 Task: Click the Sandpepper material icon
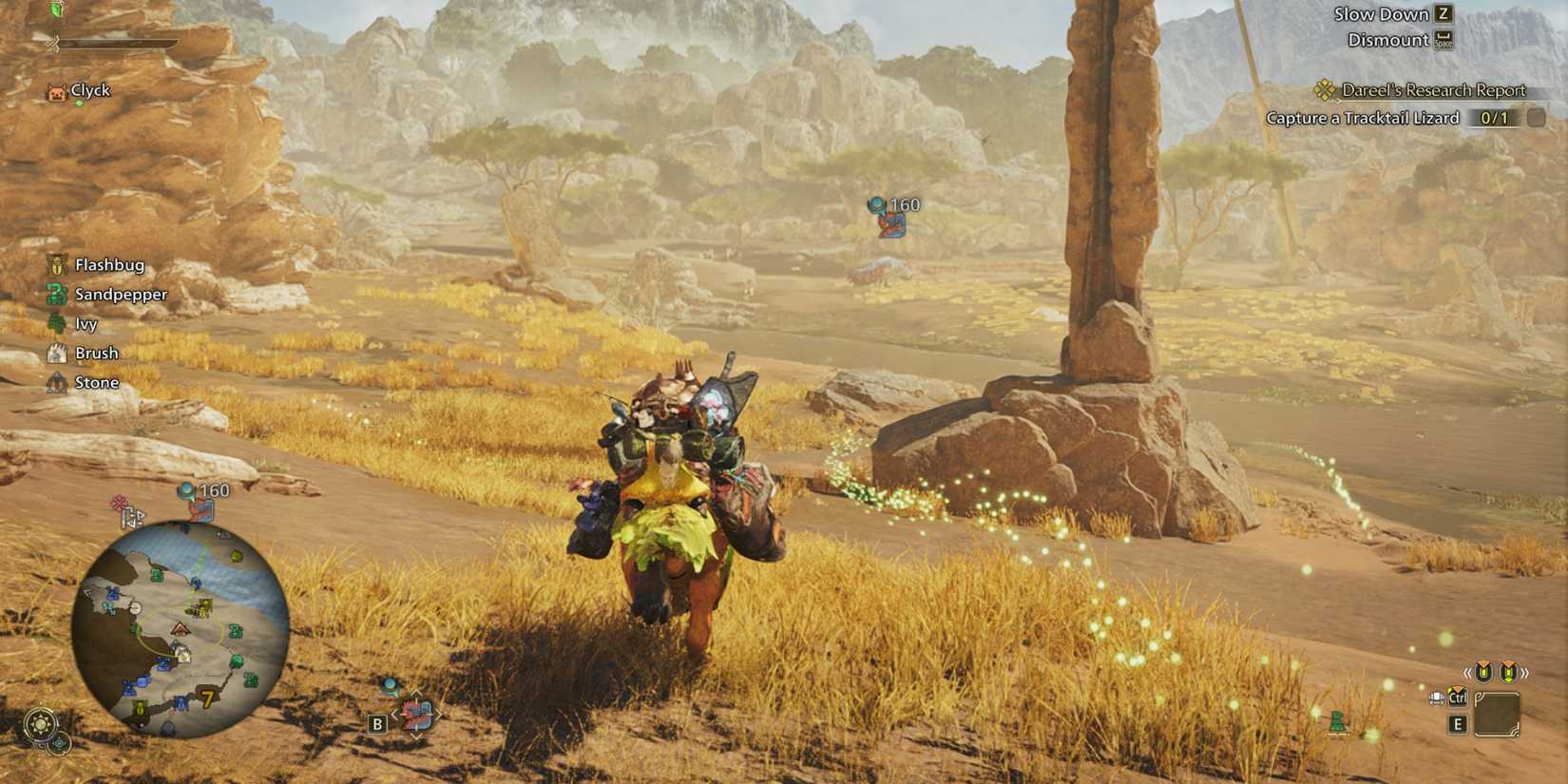point(59,295)
